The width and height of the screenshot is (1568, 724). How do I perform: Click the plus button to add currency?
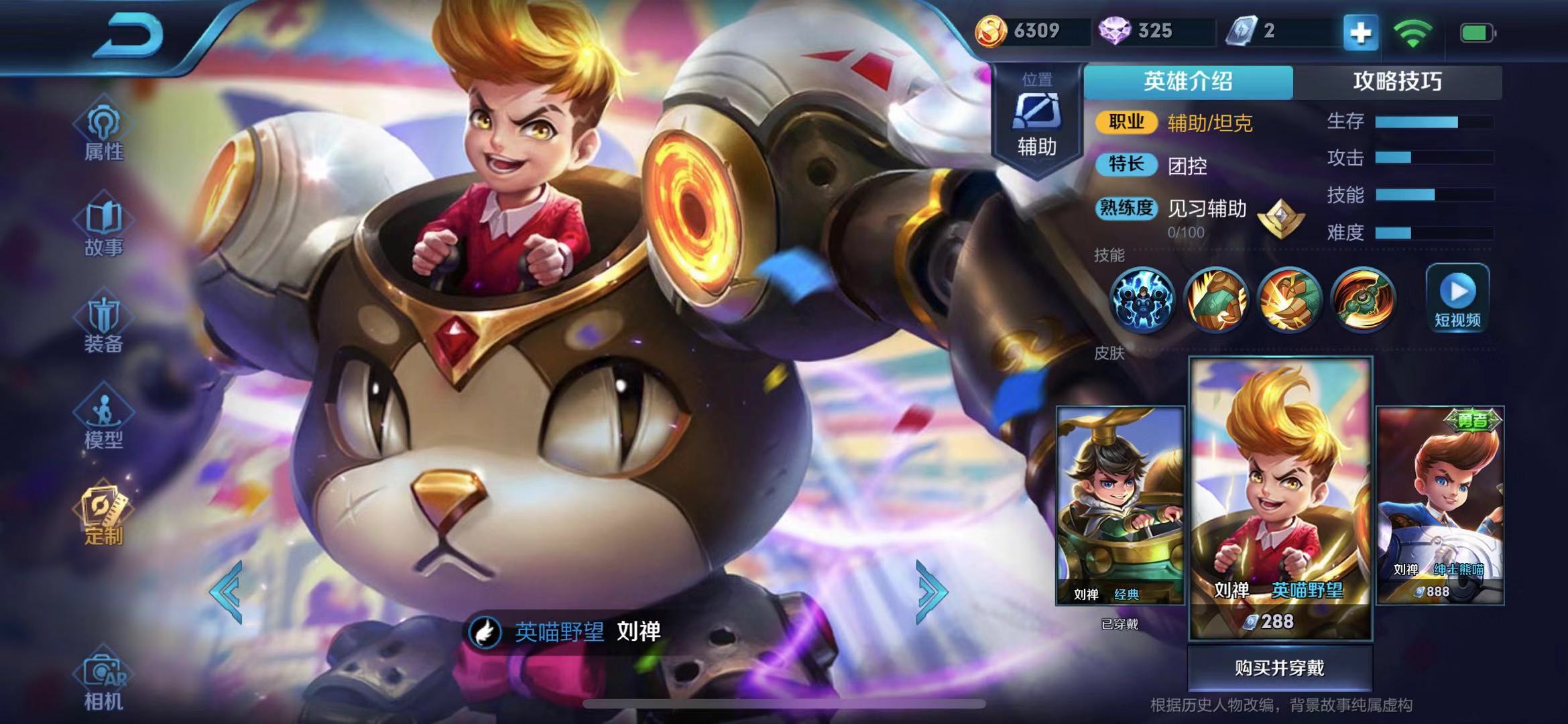[x=1360, y=32]
